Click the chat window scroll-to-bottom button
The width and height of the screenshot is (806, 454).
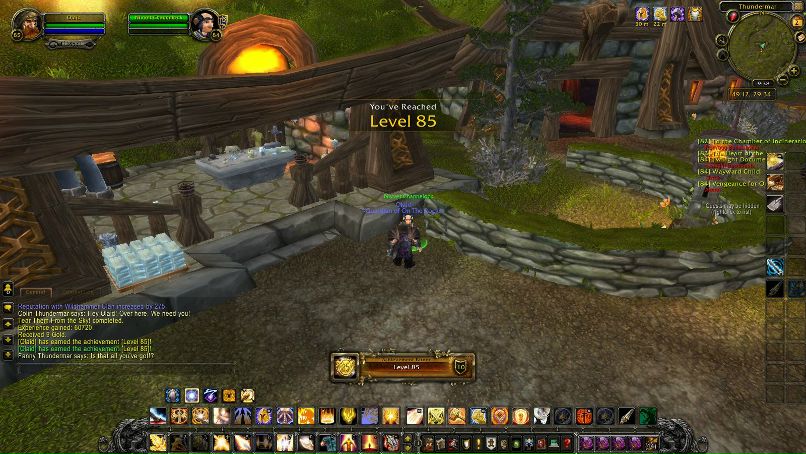click(x=7, y=353)
